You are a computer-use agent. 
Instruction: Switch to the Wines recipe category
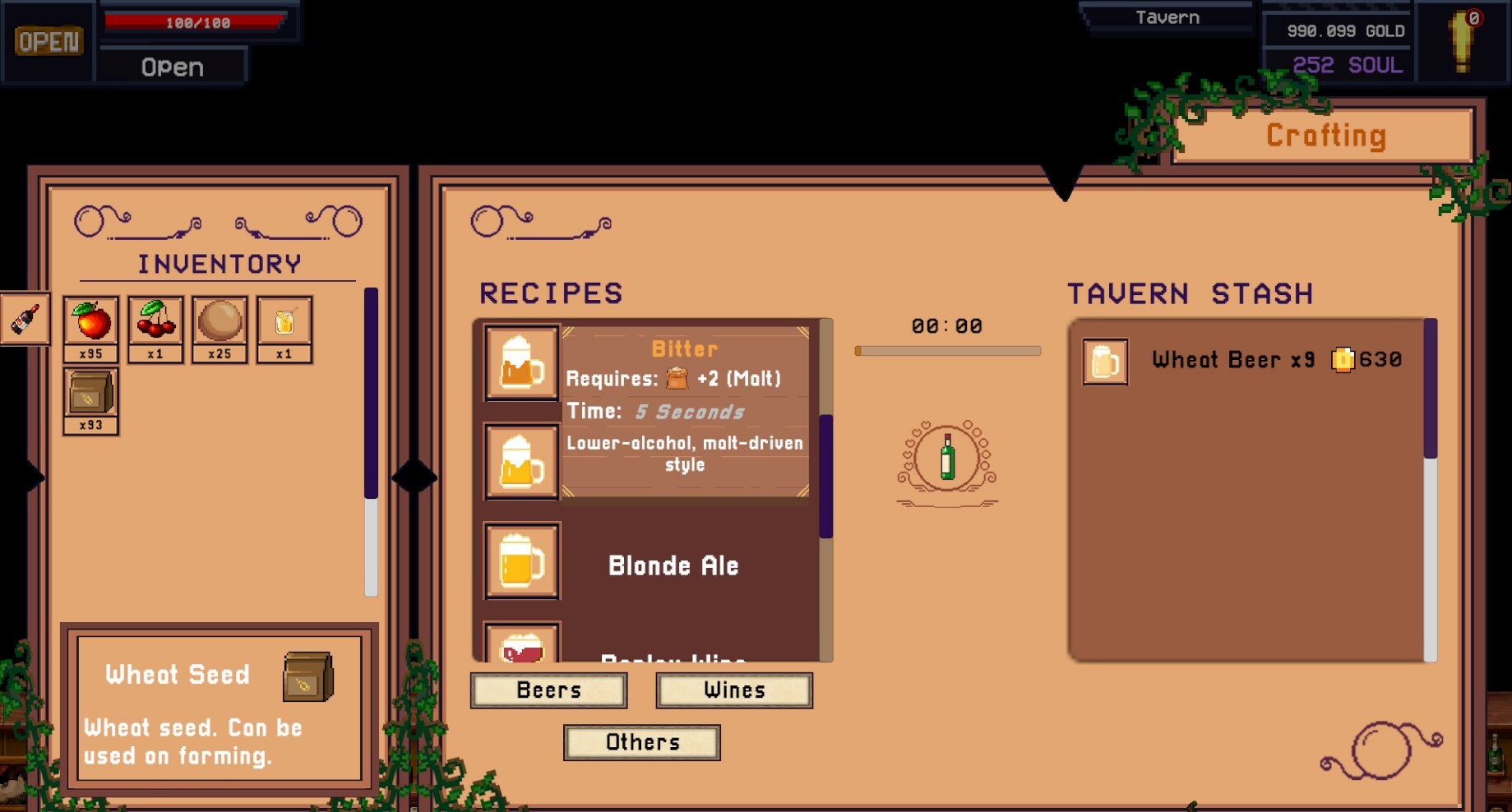pyautogui.click(x=733, y=690)
